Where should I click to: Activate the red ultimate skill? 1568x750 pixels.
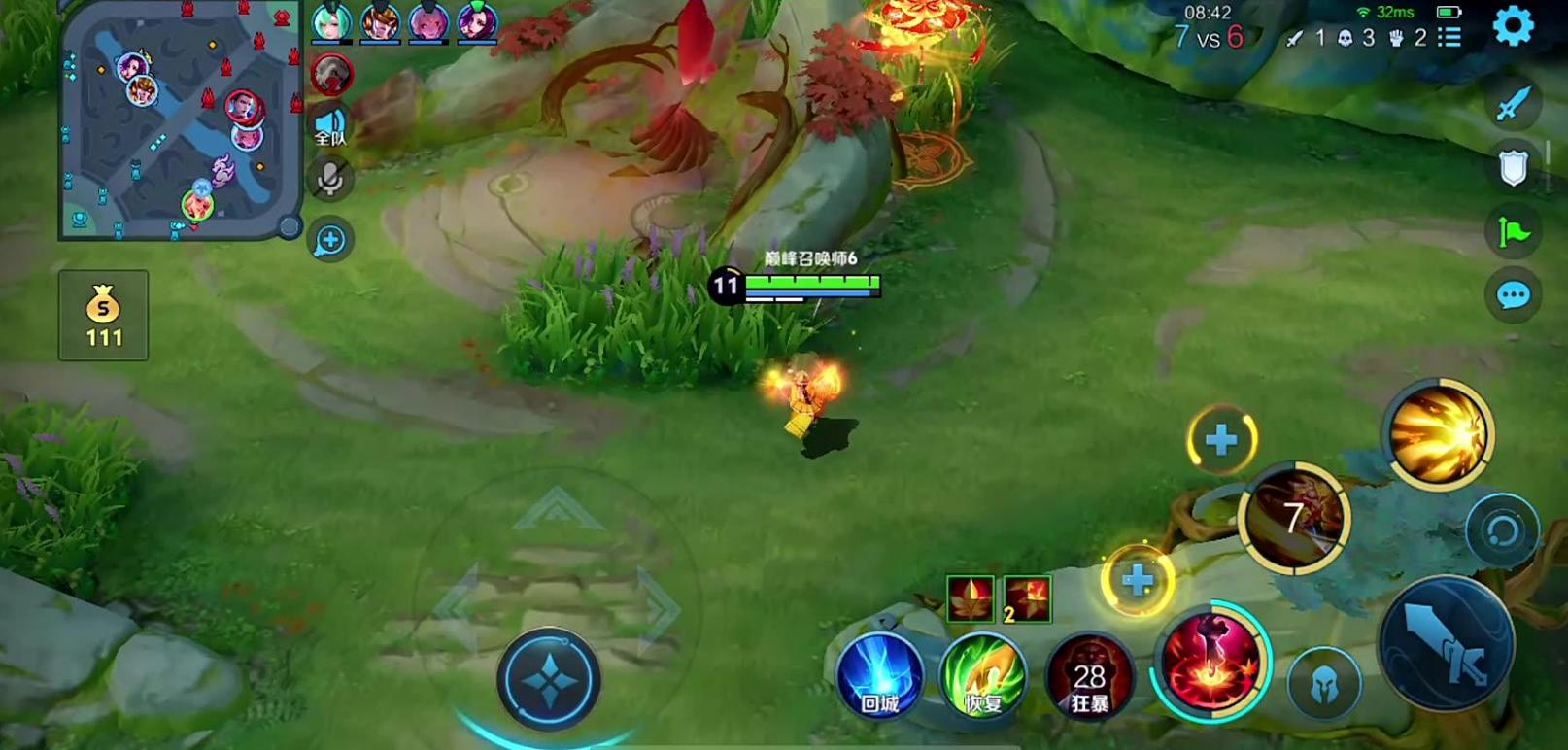click(x=1210, y=663)
